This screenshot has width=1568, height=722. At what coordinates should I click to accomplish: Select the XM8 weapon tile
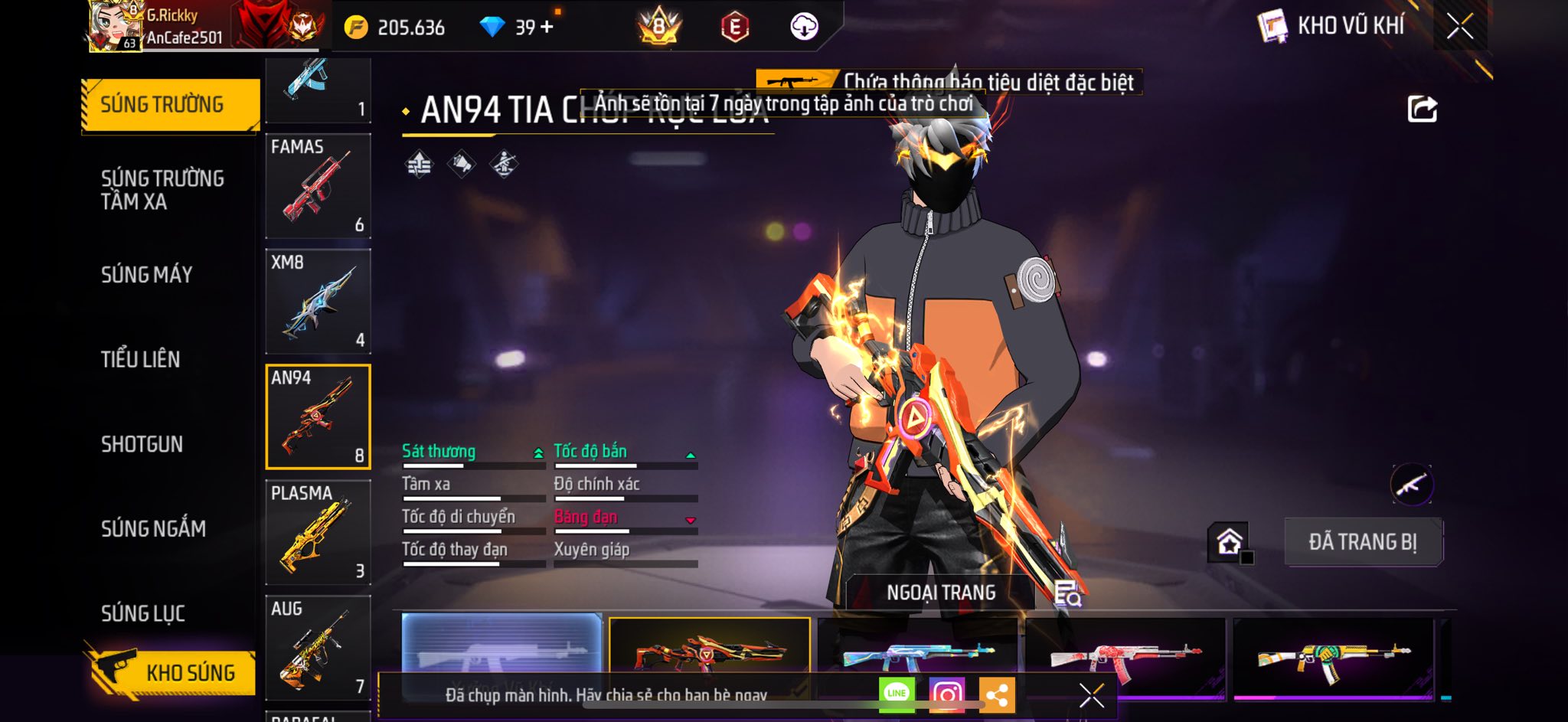pyautogui.click(x=318, y=301)
